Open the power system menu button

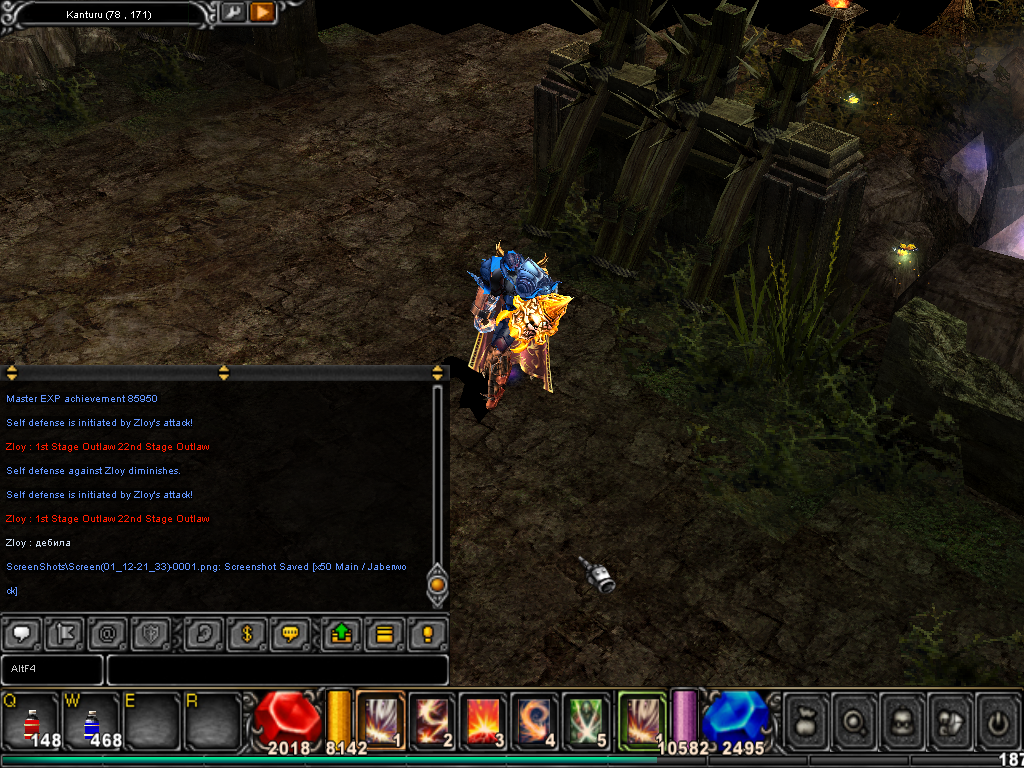click(998, 720)
